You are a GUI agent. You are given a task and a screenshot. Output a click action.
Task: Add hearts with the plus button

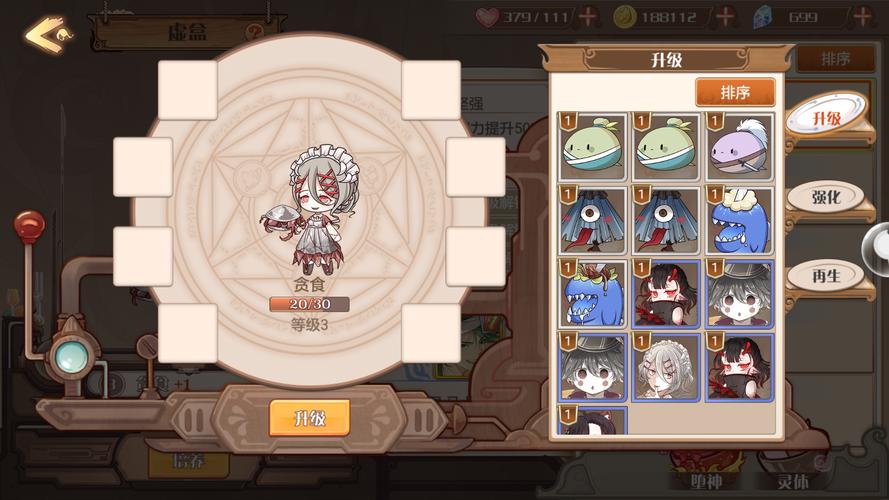(x=589, y=16)
